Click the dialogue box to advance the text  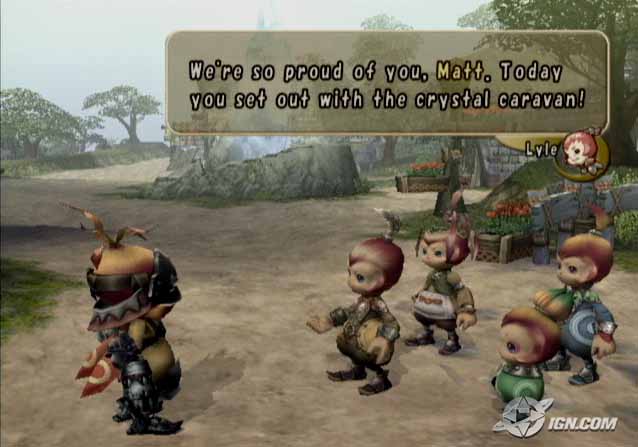(x=387, y=84)
